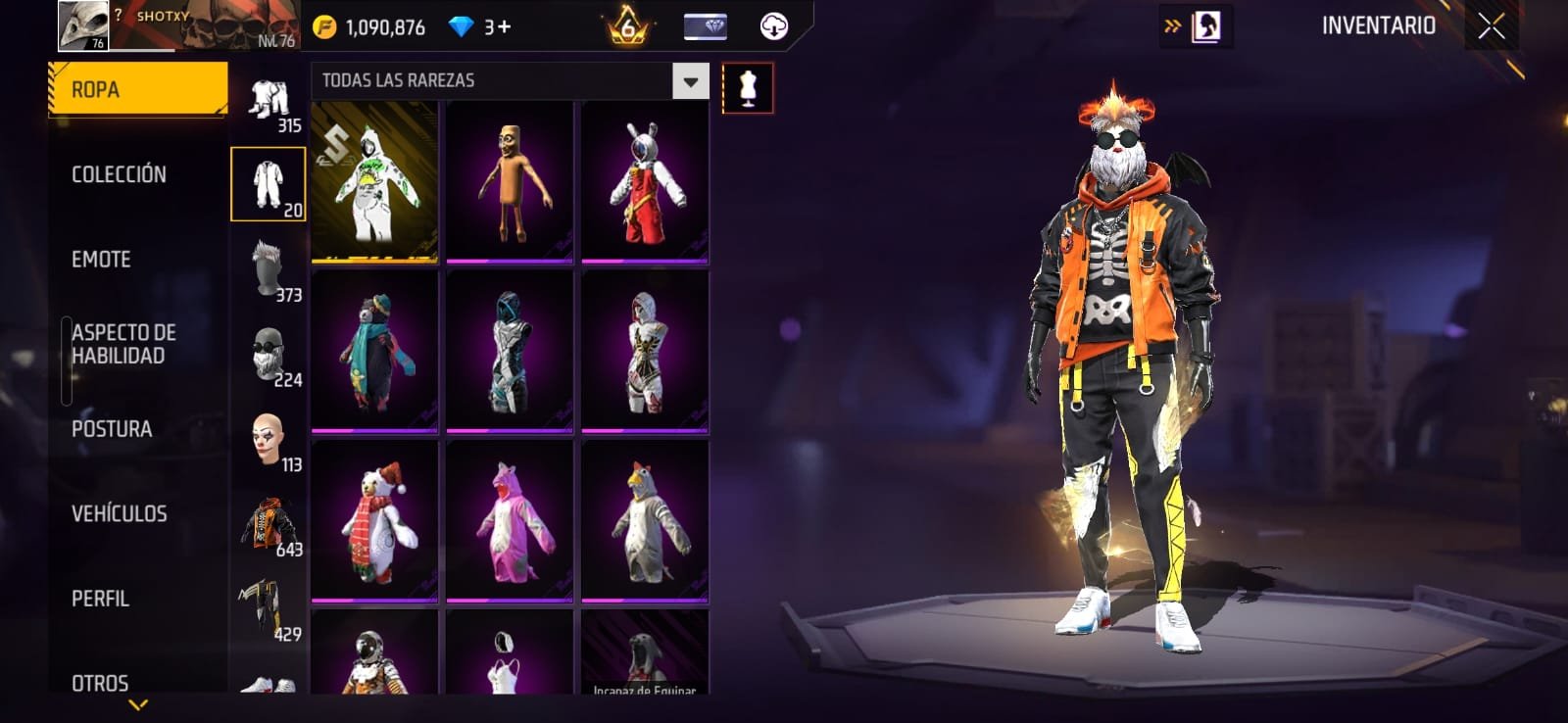Image resolution: width=1568 pixels, height=723 pixels.
Task: Open the clown face subcategory with 113
Action: point(269,440)
